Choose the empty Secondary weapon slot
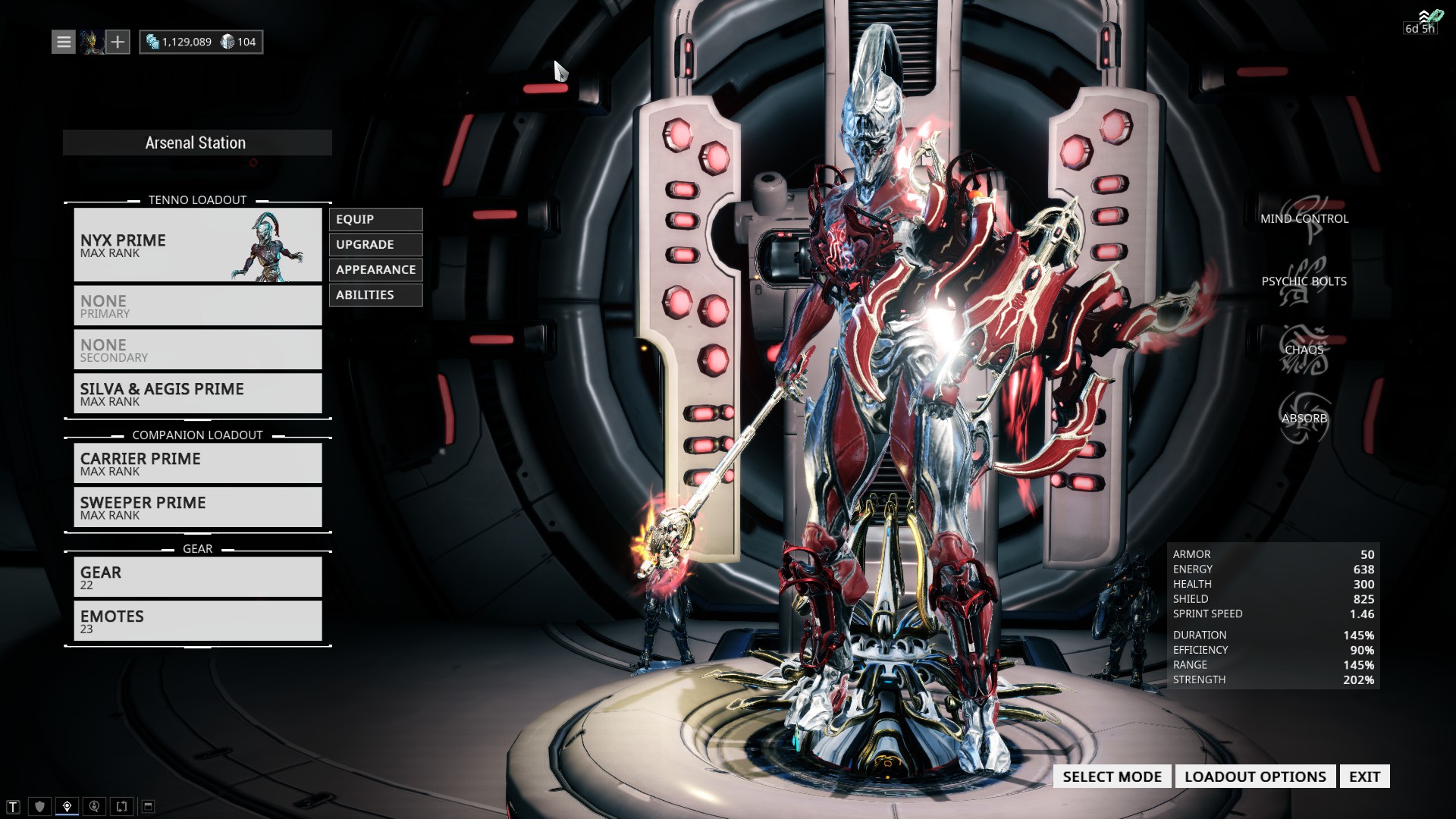This screenshot has height=819, width=1456. (x=197, y=350)
